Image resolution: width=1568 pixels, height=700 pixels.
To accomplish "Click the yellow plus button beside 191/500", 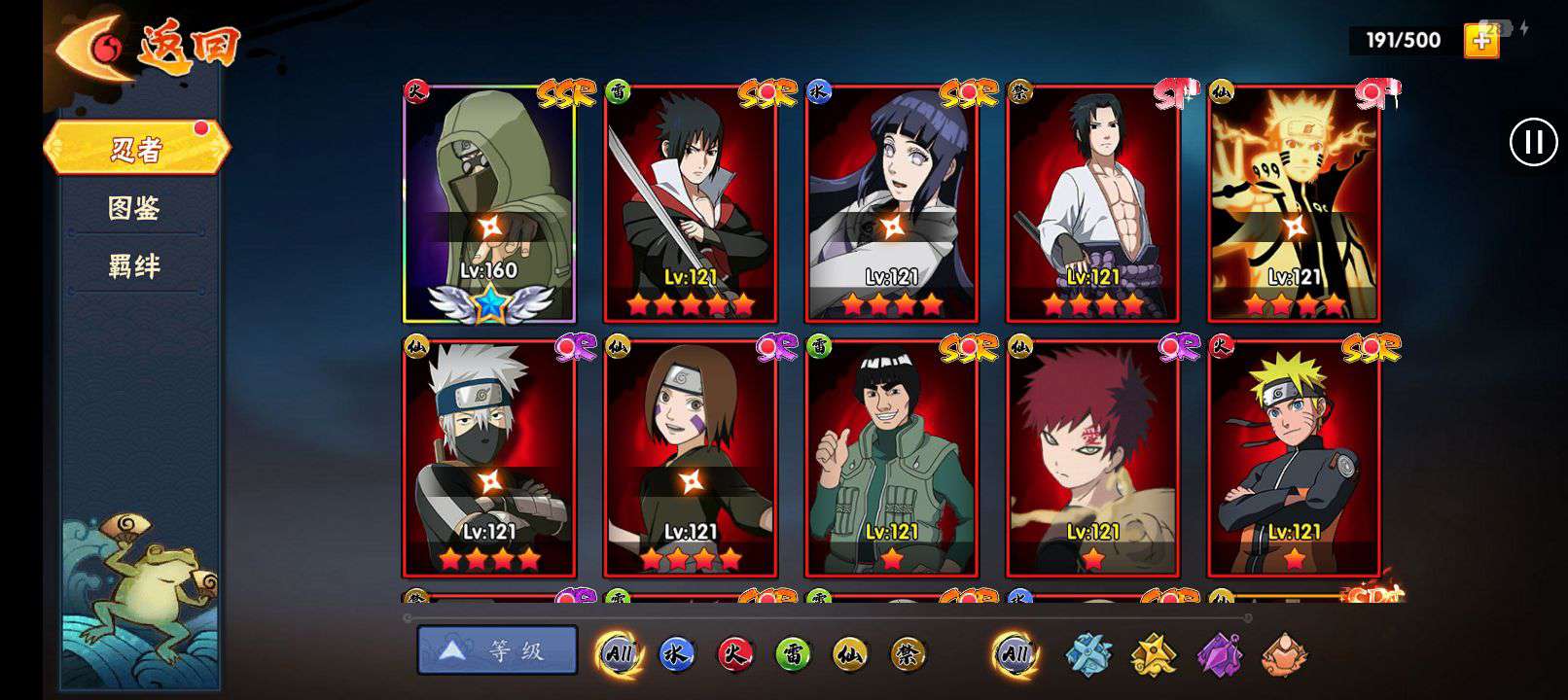I will click(1481, 40).
